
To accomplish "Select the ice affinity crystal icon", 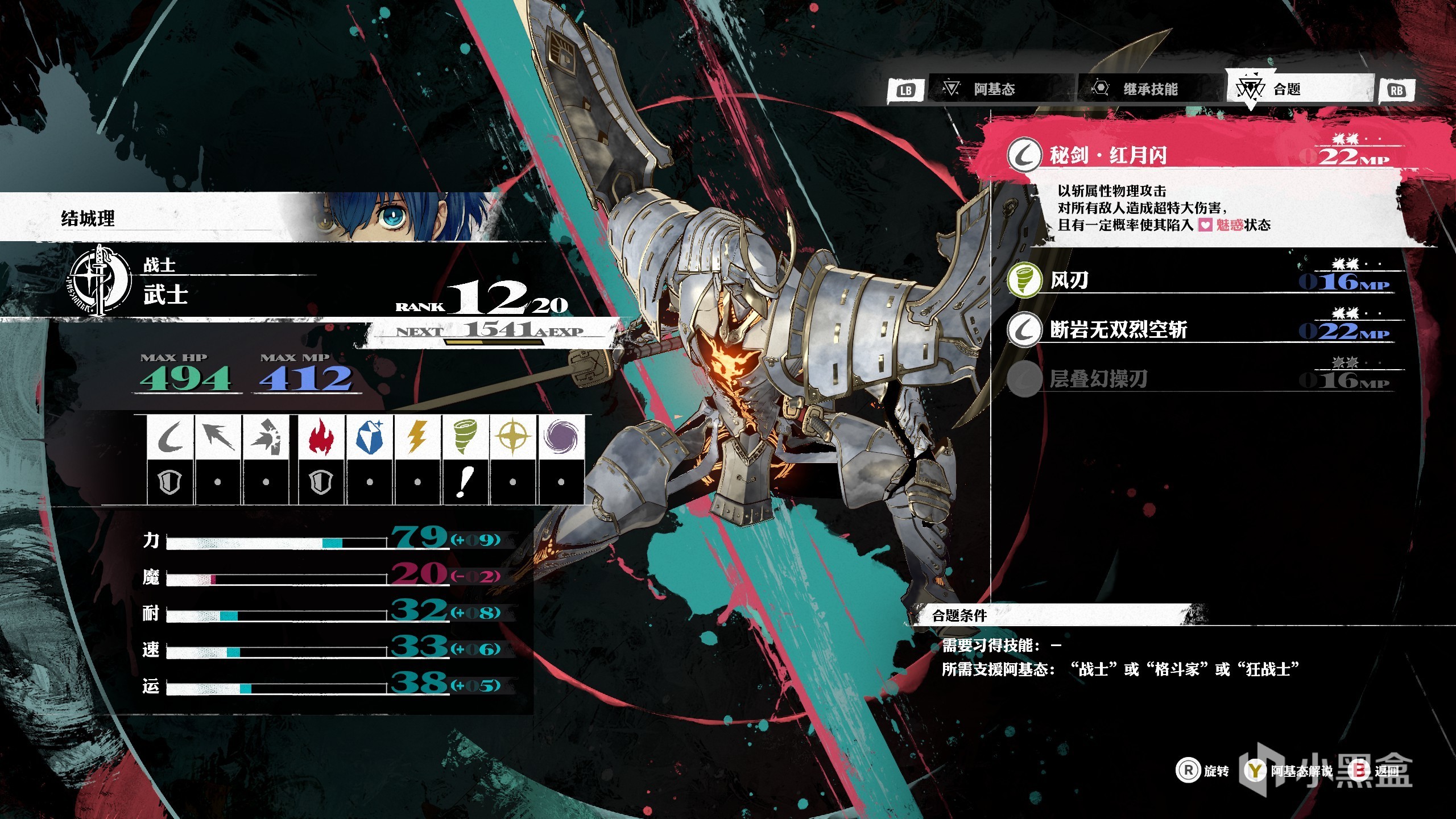I will pyautogui.click(x=370, y=437).
